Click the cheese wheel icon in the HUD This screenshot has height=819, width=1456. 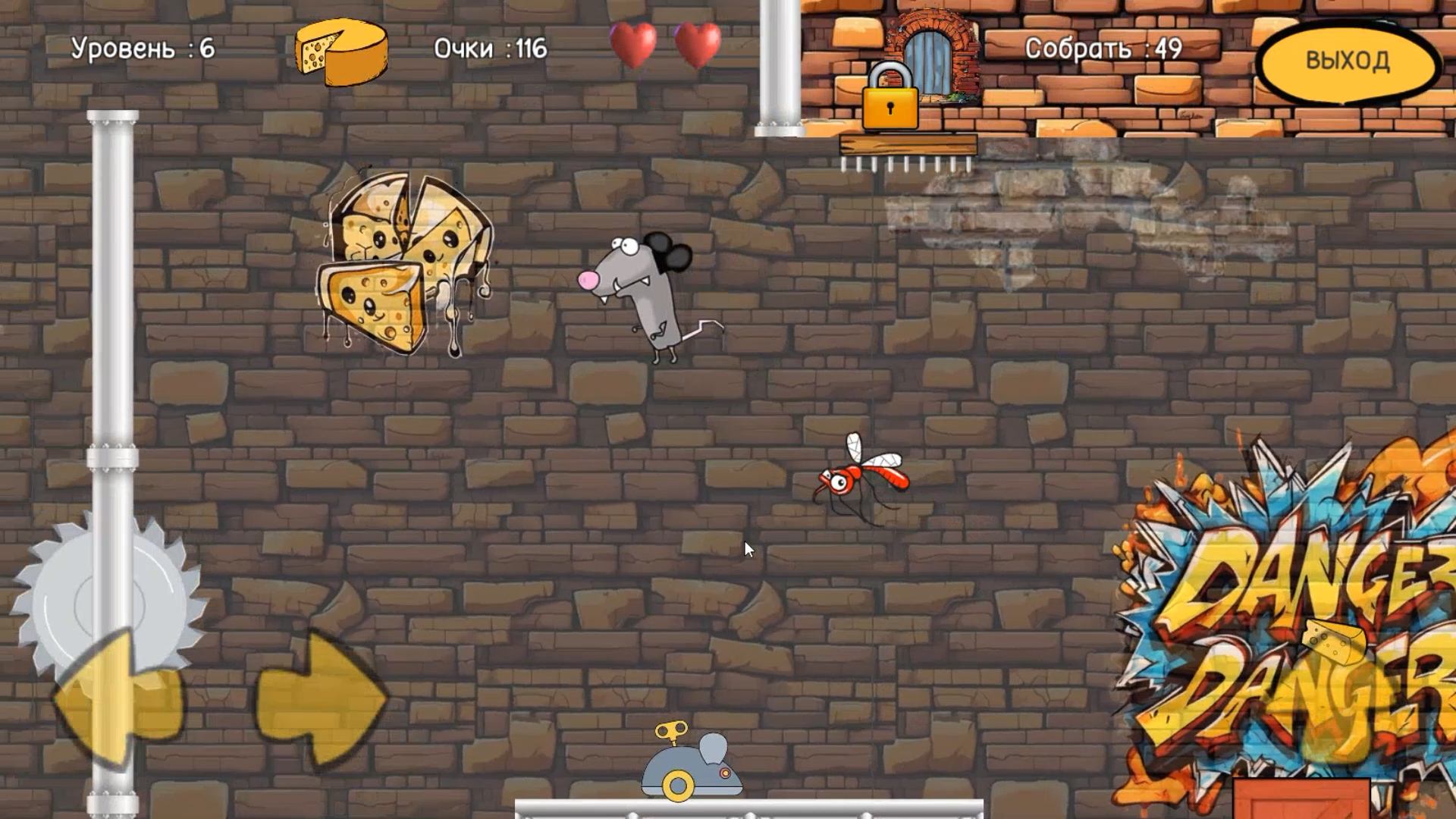[x=340, y=52]
